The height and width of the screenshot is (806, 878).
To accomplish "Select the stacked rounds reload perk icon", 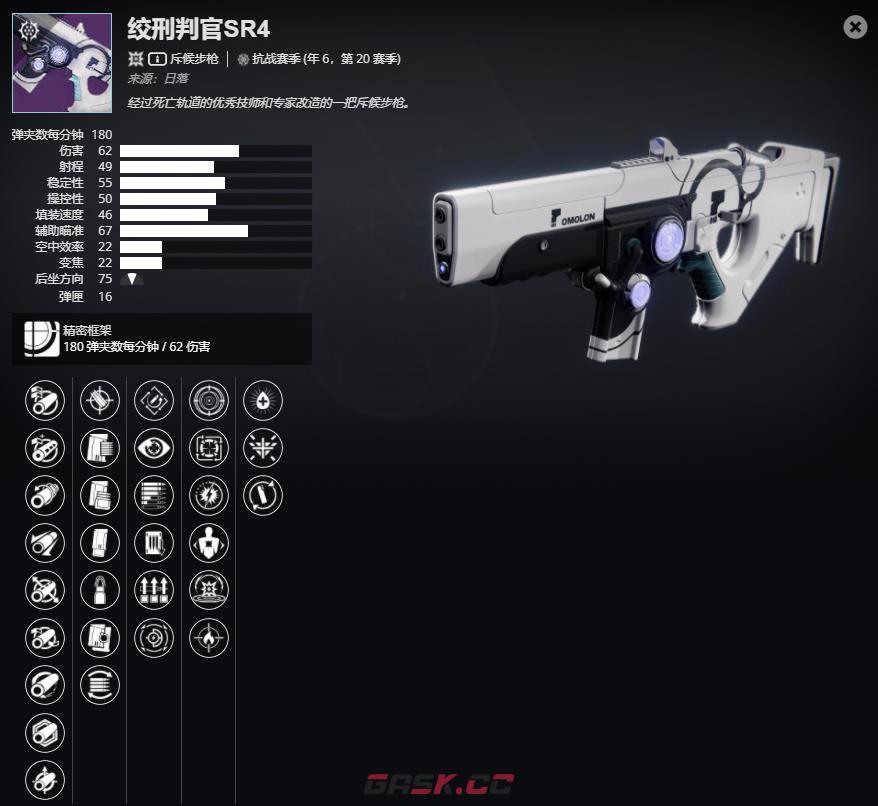I will [99, 686].
